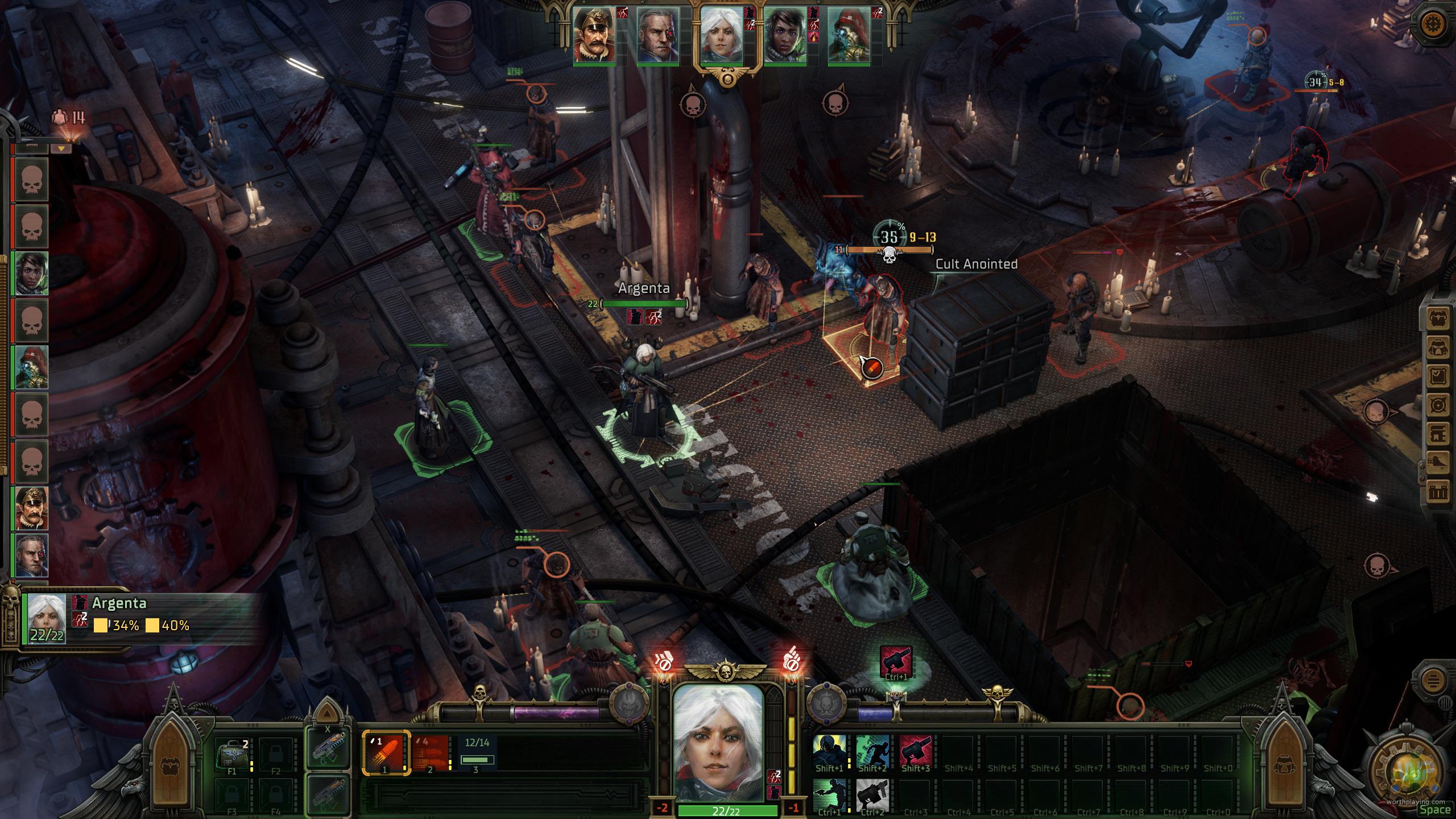This screenshot has width=1456, height=819.
Task: Select the mustached officer portrait in party bar
Action: 594,35
